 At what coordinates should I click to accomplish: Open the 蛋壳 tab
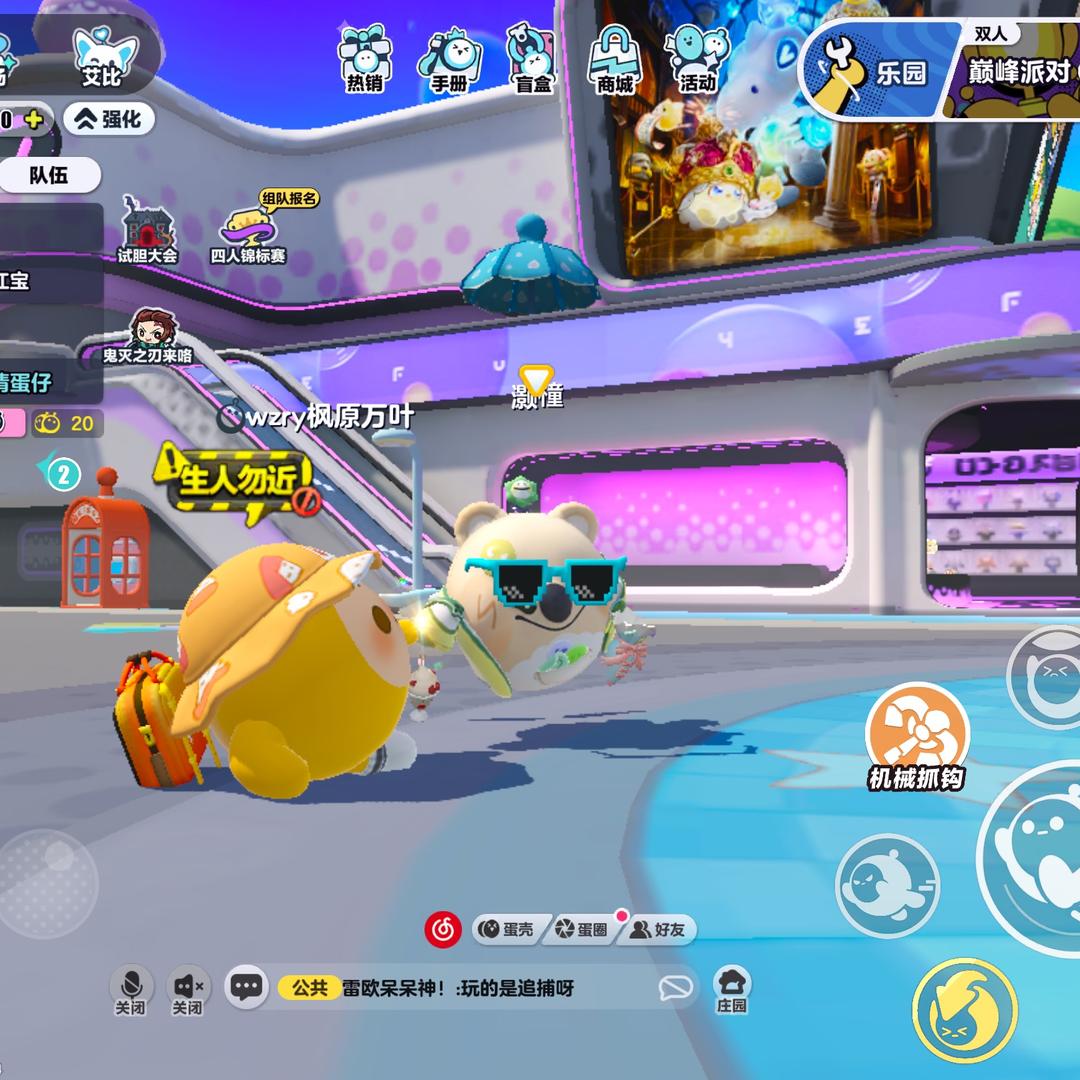(506, 930)
